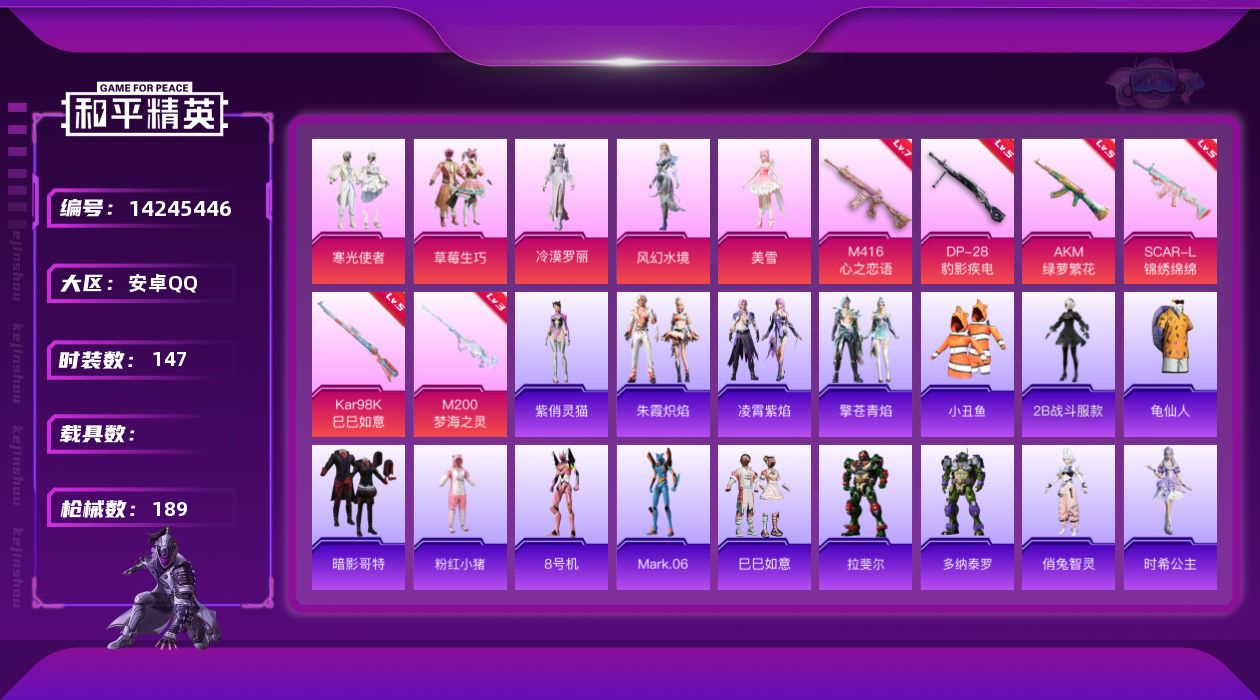Select the M200 梦海之灵 sniper skin
Viewport: 1260px width, 700px height.
pos(460,364)
